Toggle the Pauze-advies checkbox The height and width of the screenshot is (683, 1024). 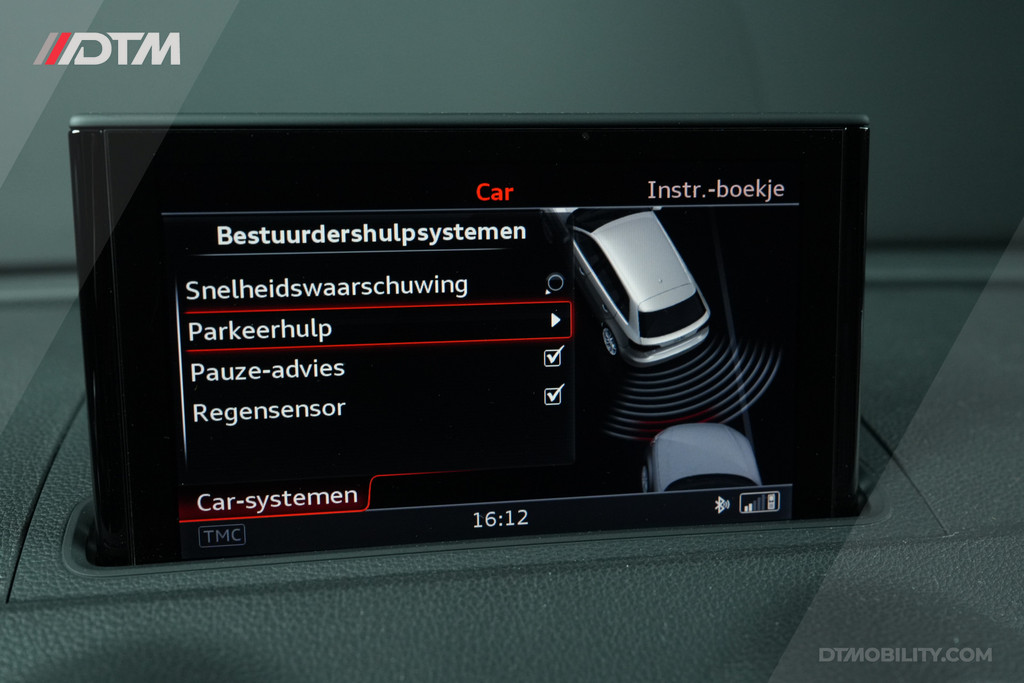553,357
